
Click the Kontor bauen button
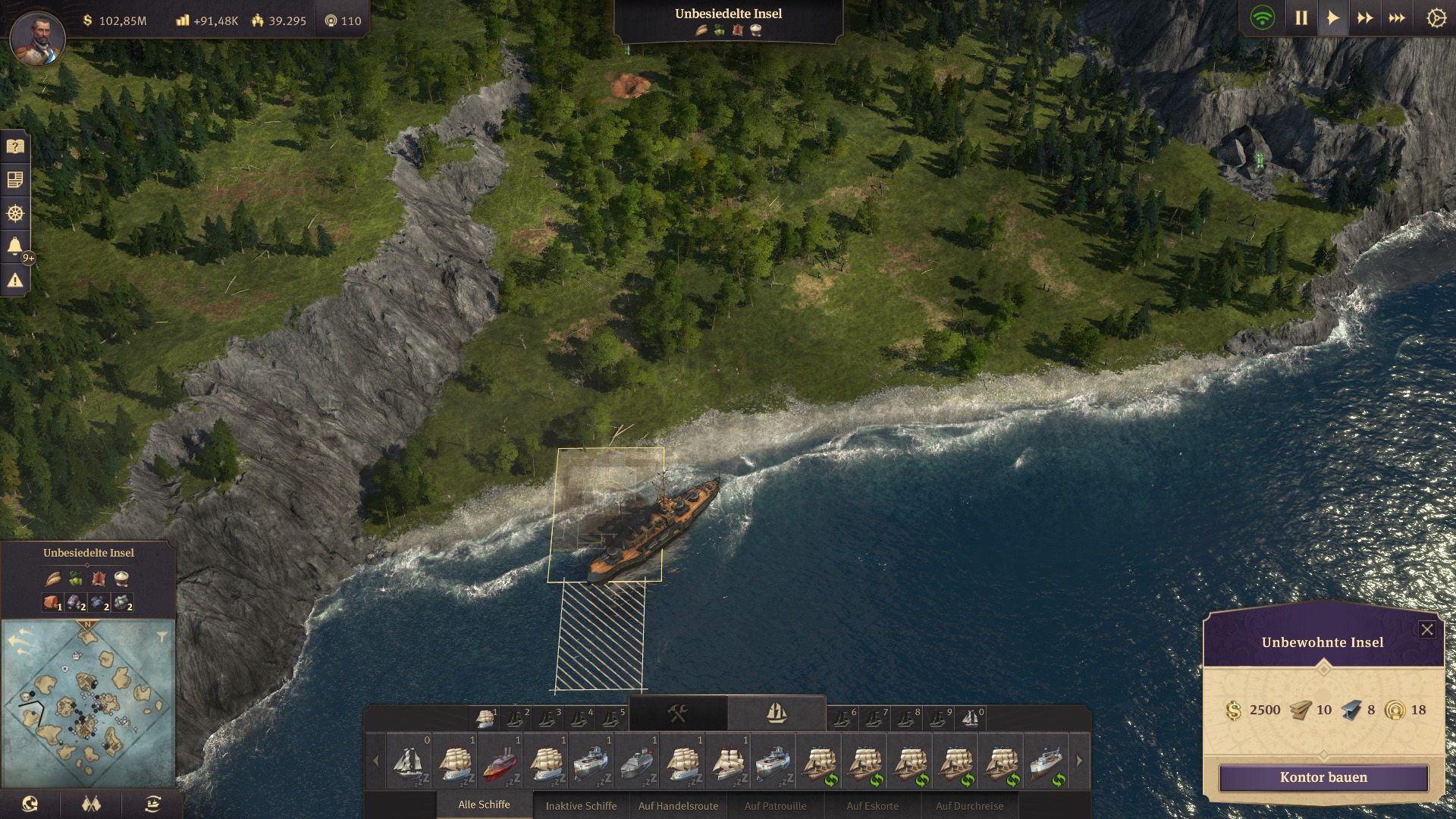(x=1323, y=777)
